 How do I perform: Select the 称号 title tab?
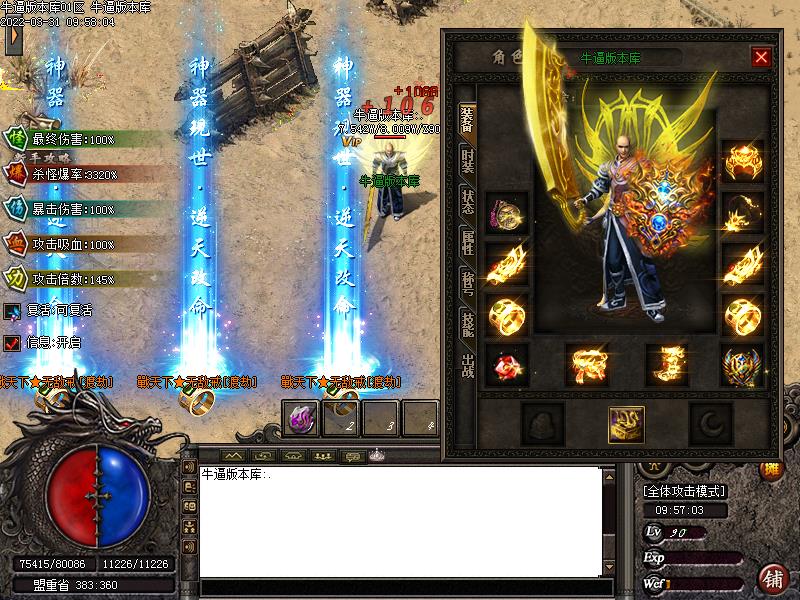click(x=467, y=281)
